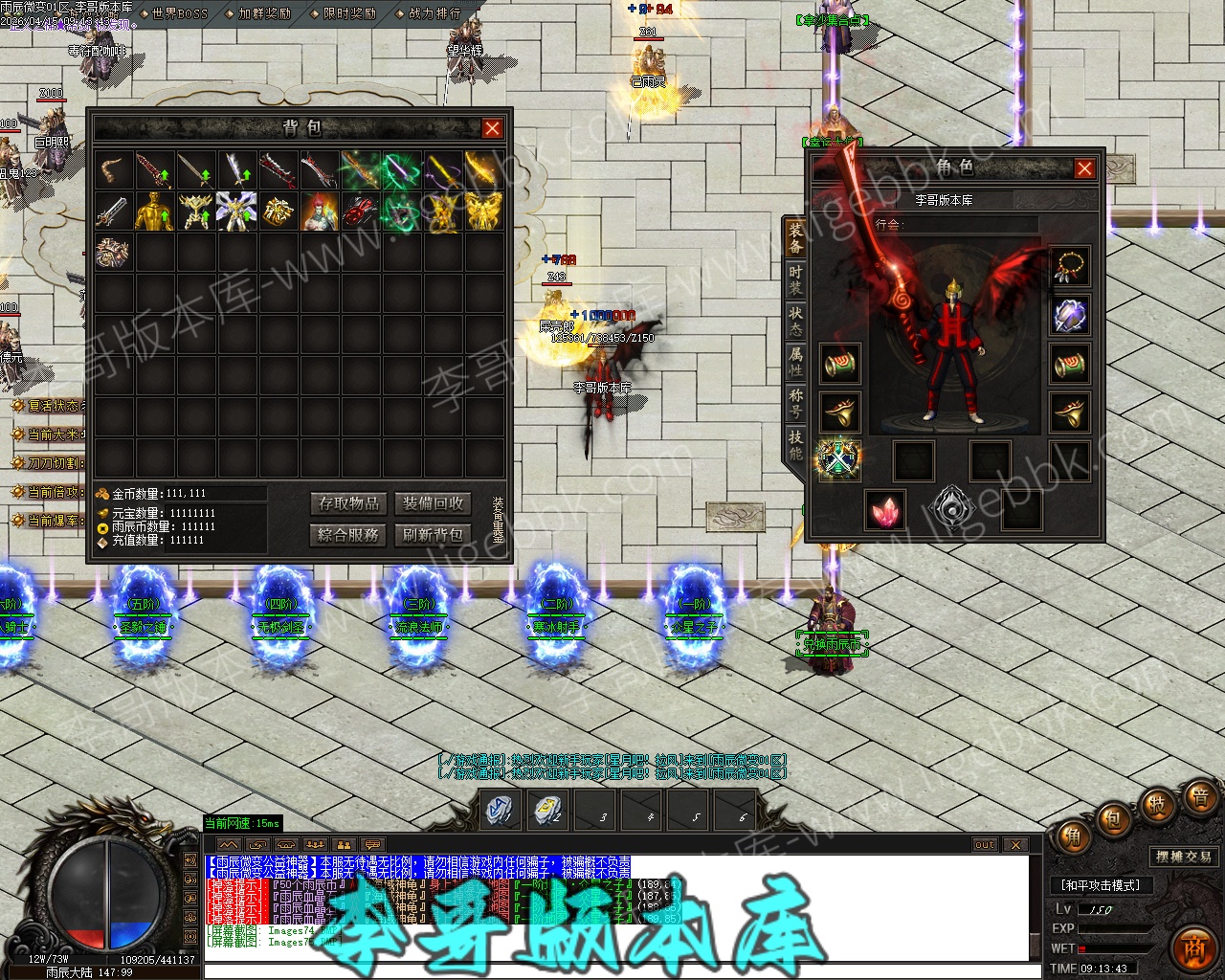View the 技能 skills tab

[795, 444]
